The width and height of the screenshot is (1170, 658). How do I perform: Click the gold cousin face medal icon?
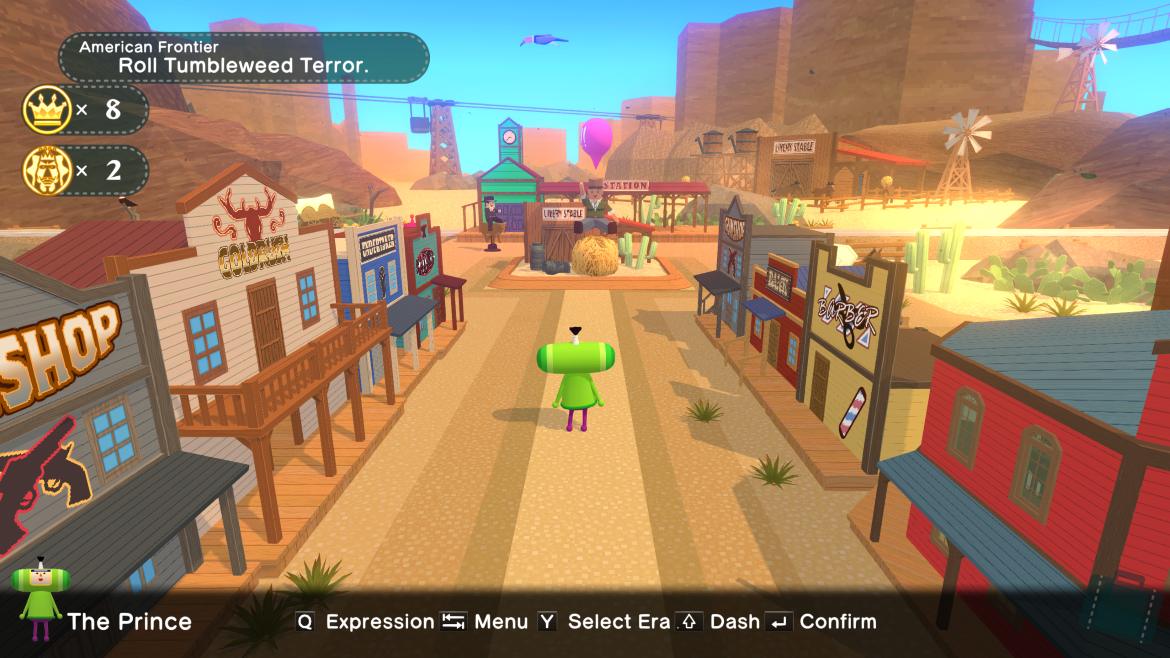pos(47,171)
